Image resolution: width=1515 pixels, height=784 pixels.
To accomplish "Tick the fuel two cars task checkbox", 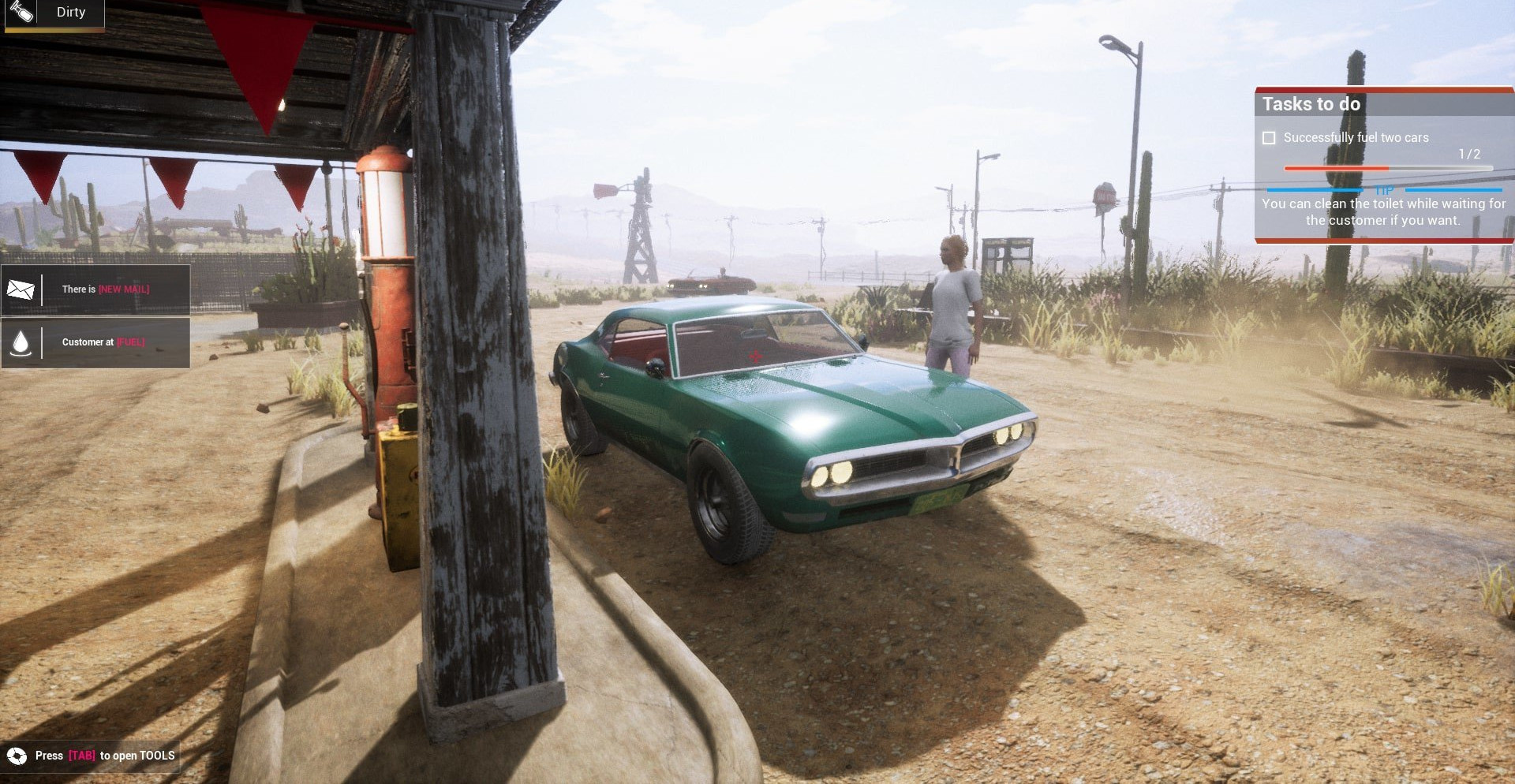I will click(1269, 138).
